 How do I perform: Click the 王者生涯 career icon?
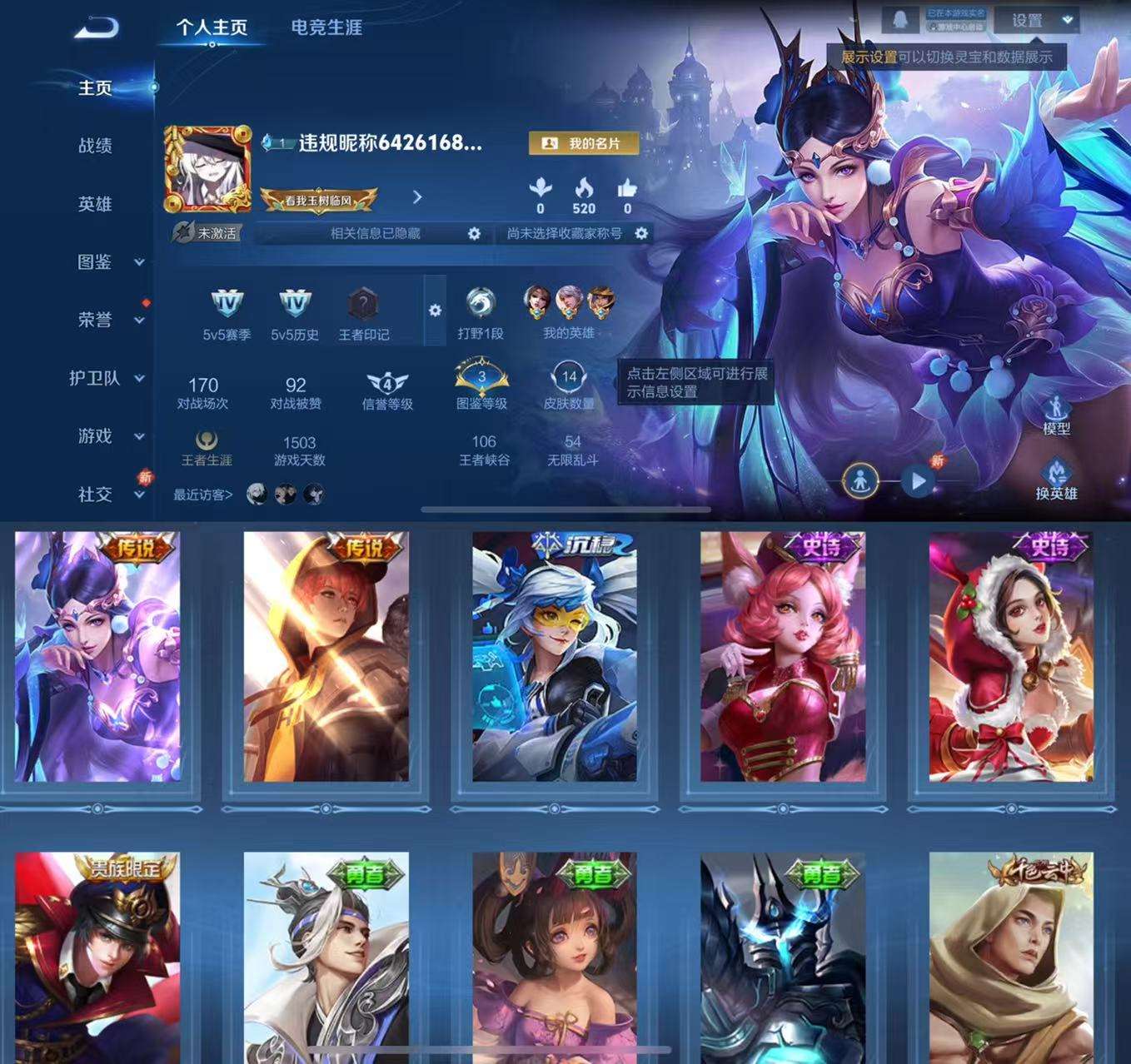click(205, 442)
